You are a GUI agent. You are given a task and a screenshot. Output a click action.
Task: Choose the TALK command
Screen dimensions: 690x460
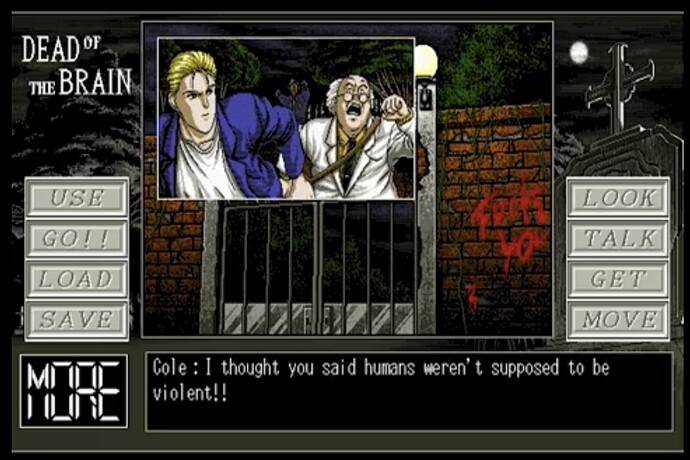618,239
